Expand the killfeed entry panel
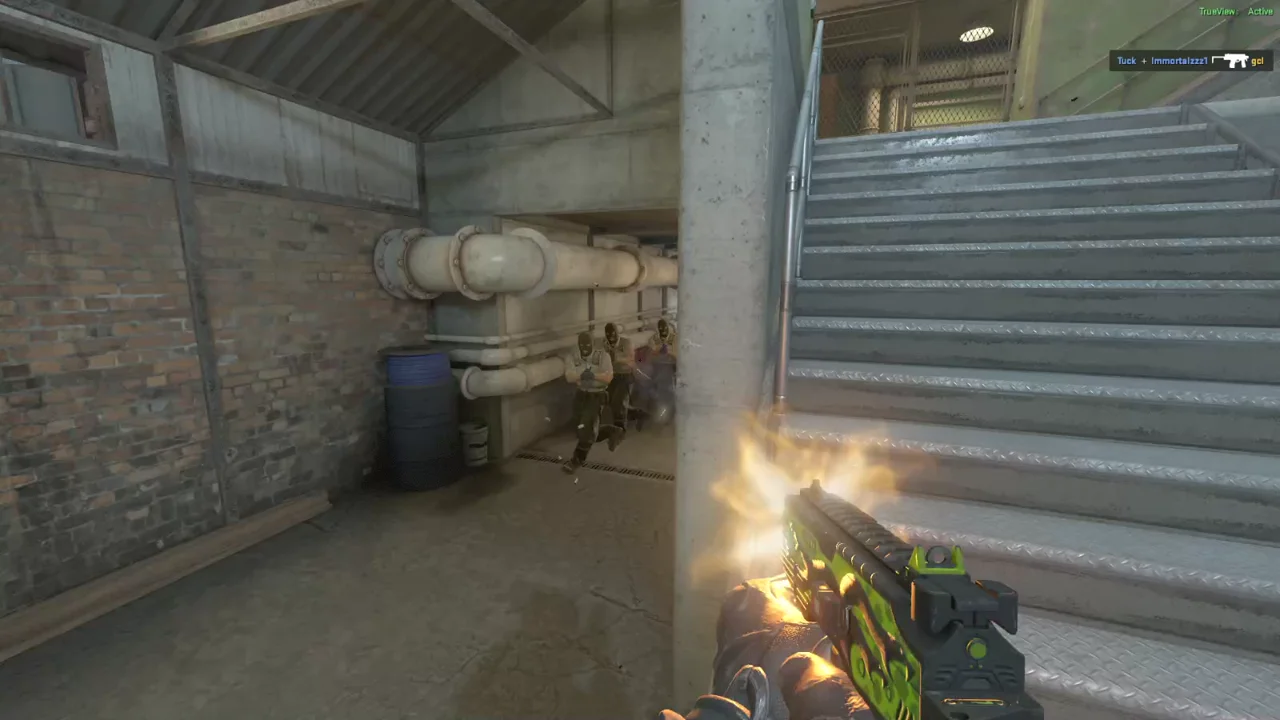1280x720 pixels. tap(1190, 61)
